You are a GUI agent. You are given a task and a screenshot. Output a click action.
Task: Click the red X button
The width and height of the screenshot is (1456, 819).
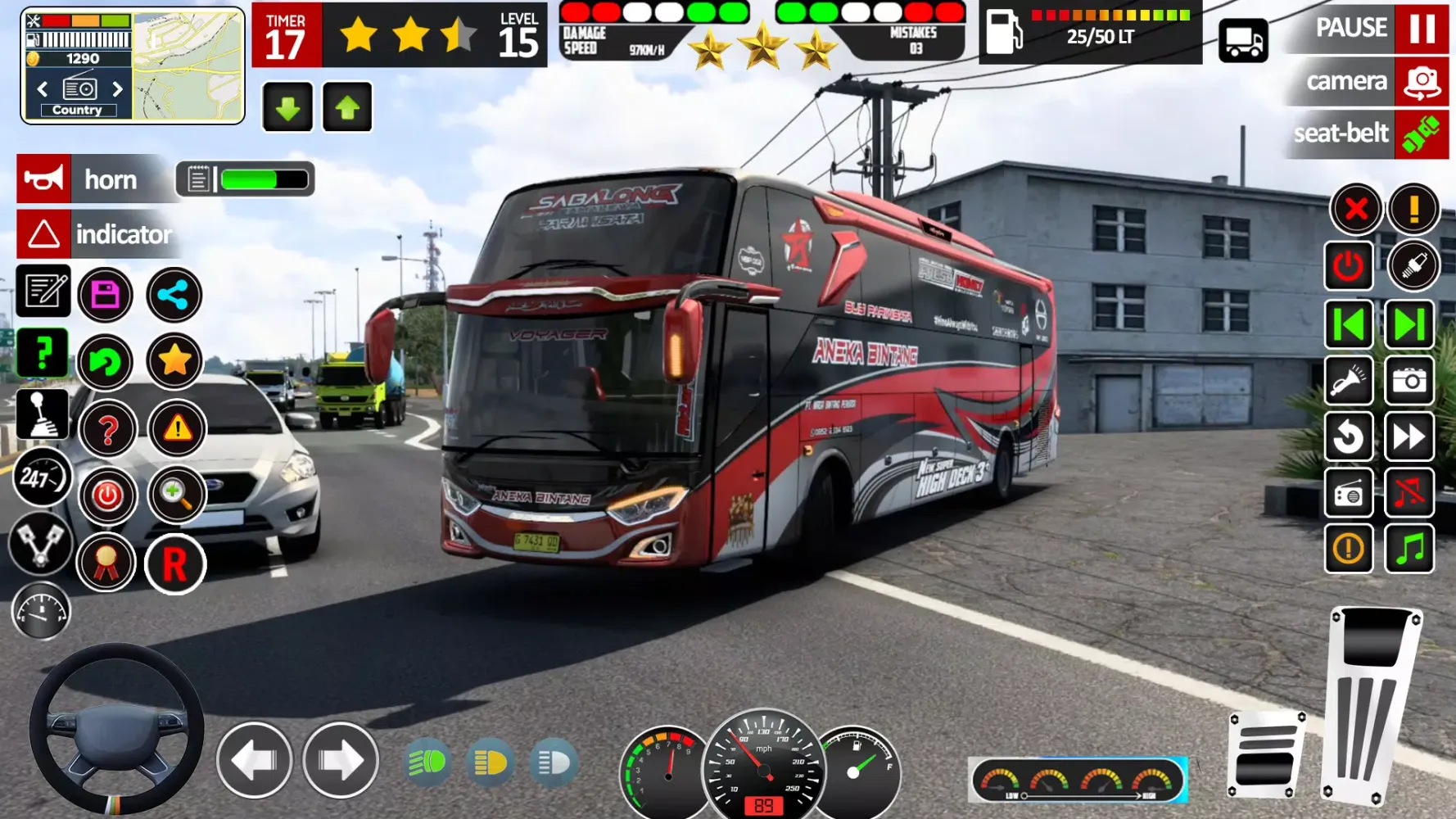tap(1355, 209)
